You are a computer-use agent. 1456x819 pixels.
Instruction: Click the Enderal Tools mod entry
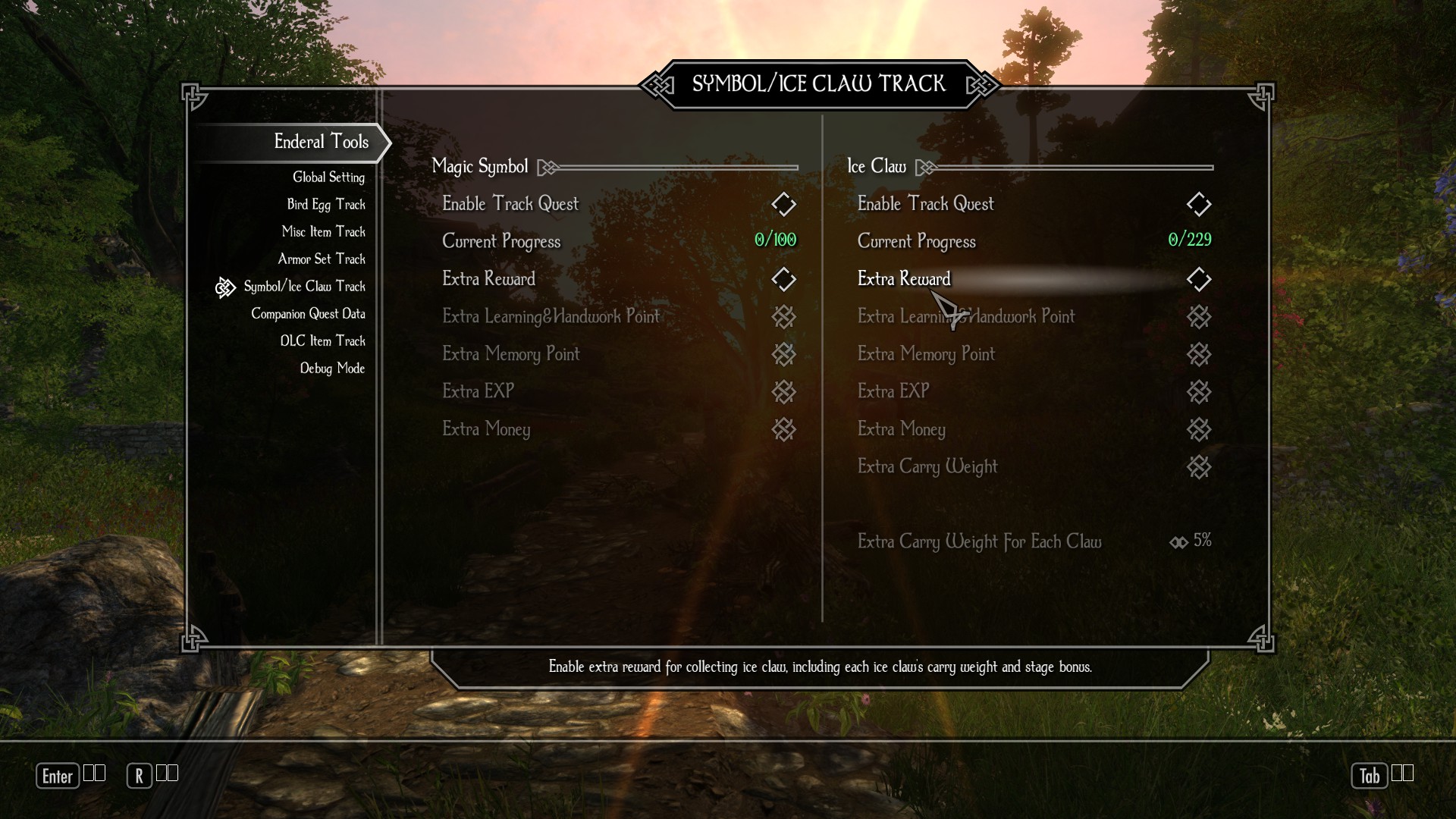coord(321,142)
